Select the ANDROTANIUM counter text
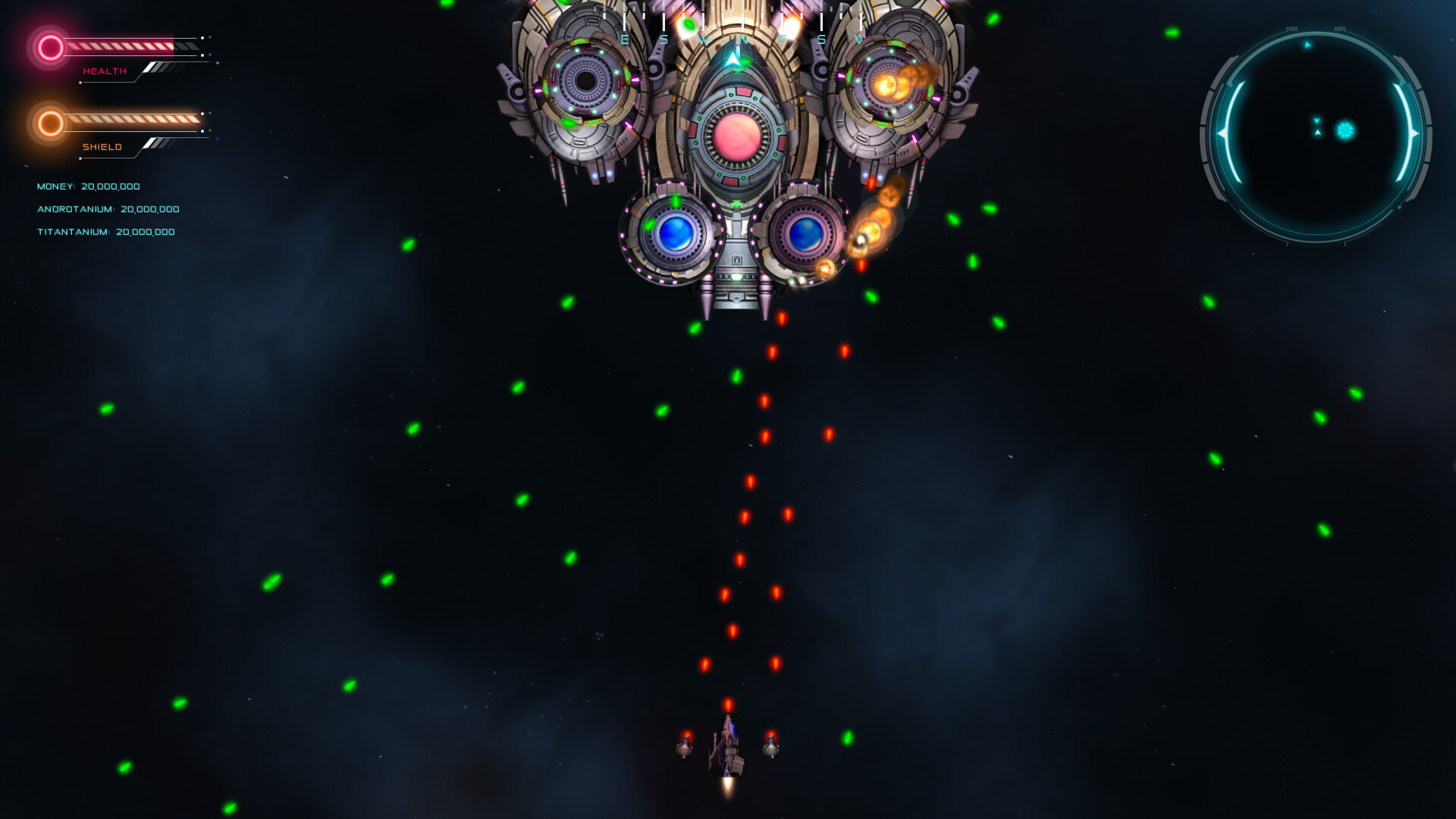The height and width of the screenshot is (819, 1456). click(108, 209)
